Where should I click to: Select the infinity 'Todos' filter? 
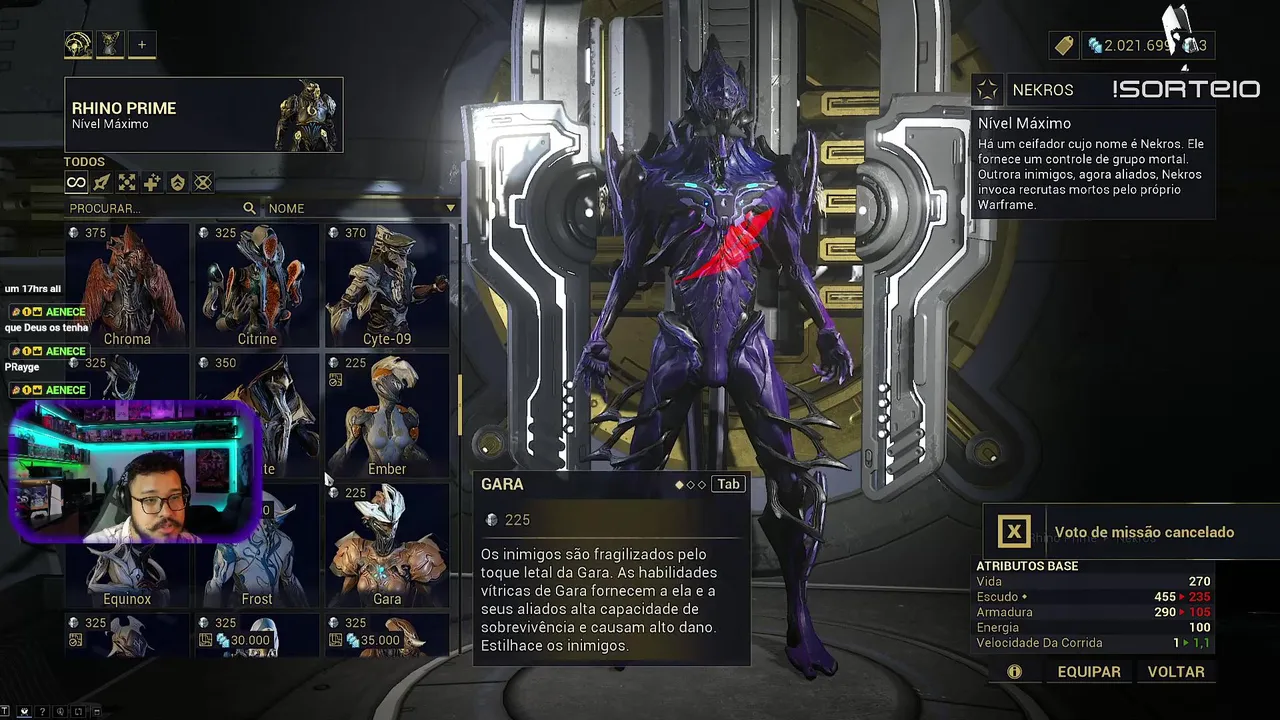pos(76,183)
